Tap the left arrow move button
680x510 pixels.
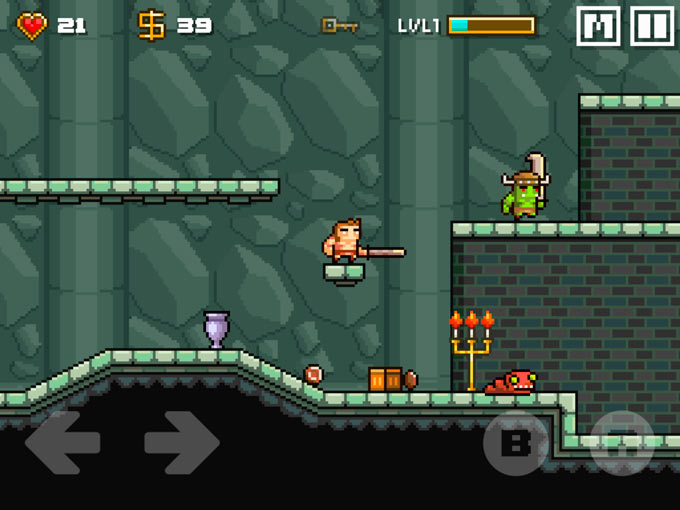pos(62,442)
